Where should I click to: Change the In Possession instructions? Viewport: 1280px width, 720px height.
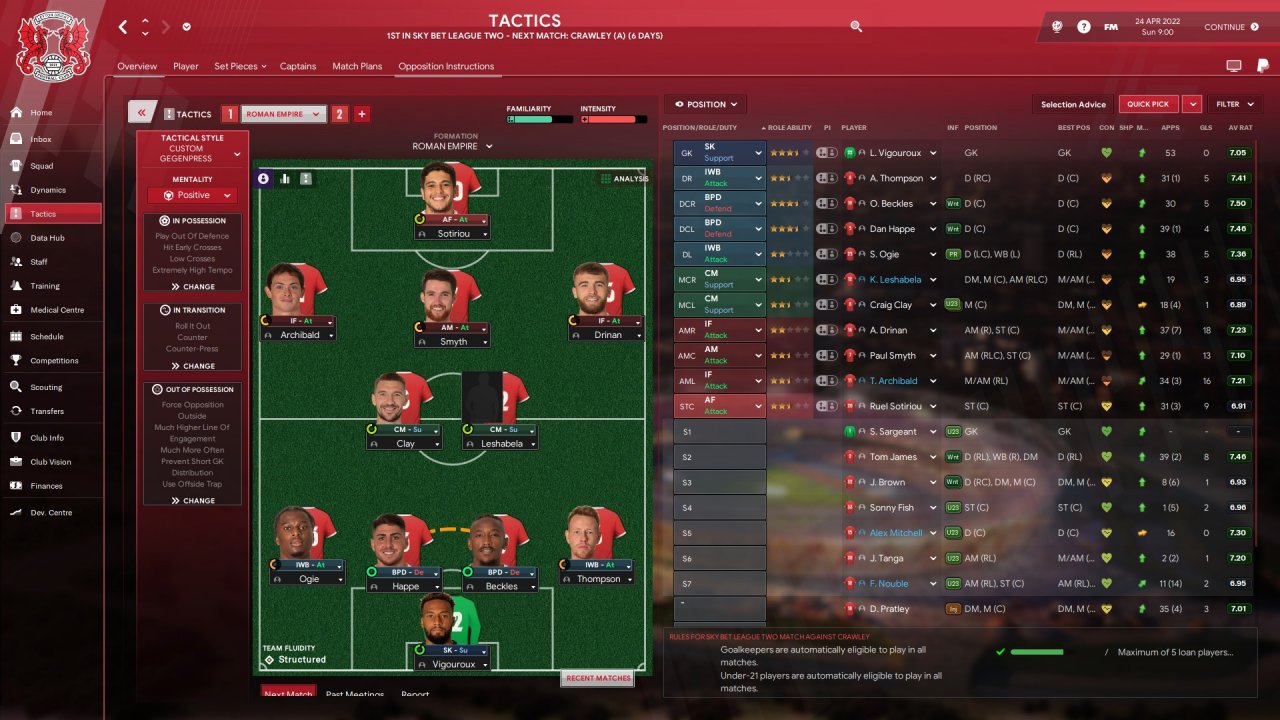(x=193, y=286)
